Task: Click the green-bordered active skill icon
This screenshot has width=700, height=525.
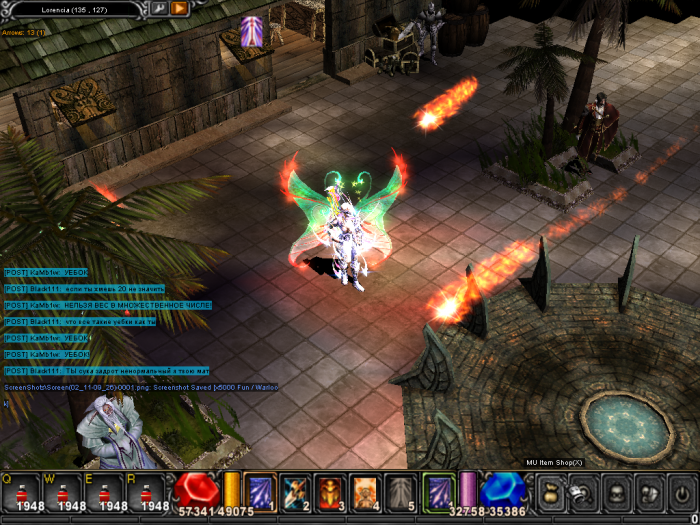Action: [x=438, y=492]
